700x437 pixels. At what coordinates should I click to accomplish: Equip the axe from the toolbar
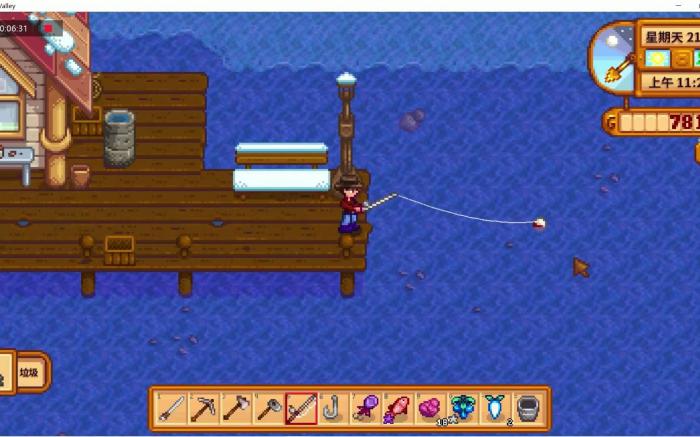236,408
